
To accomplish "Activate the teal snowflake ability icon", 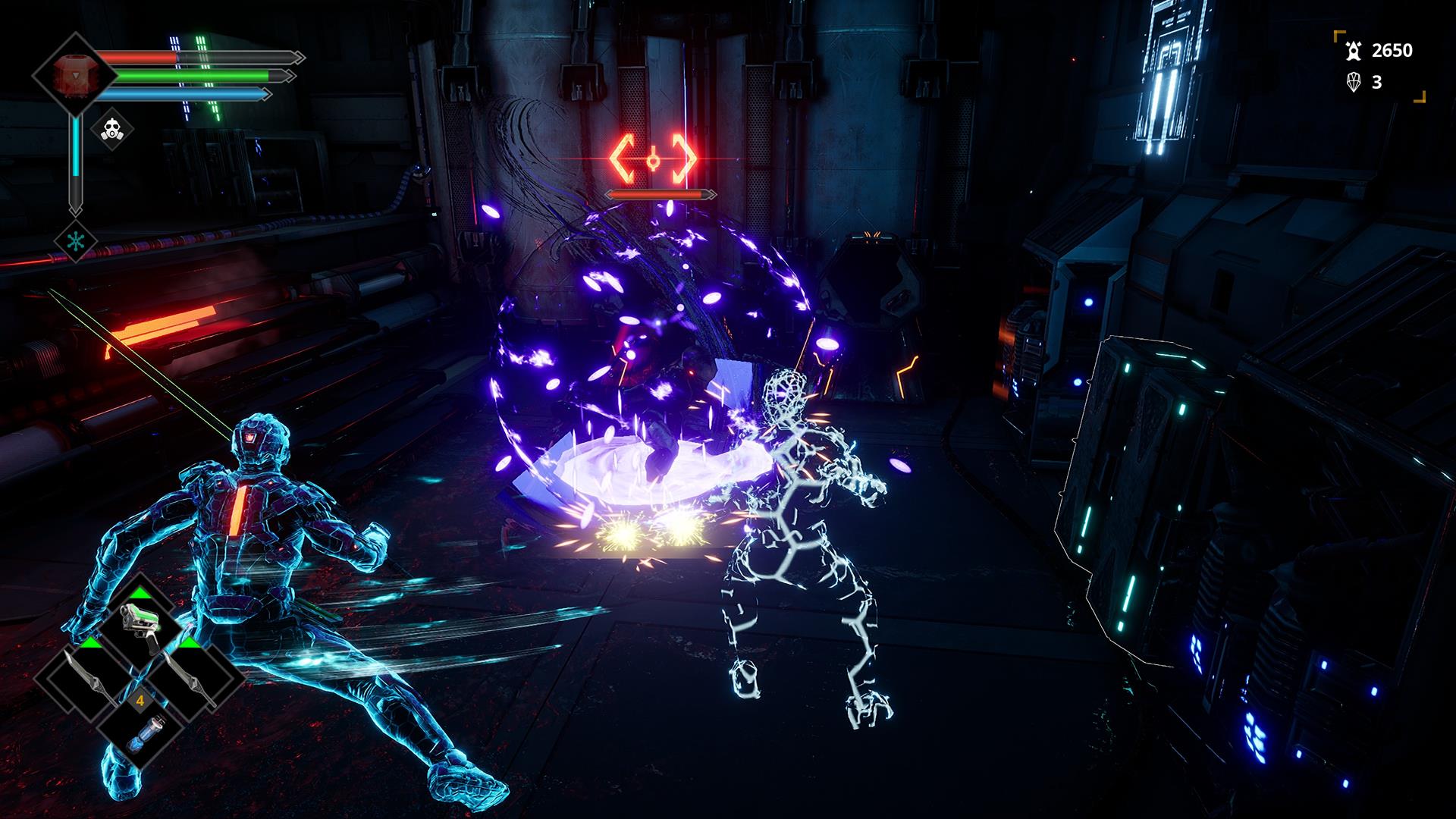I will (76, 239).
